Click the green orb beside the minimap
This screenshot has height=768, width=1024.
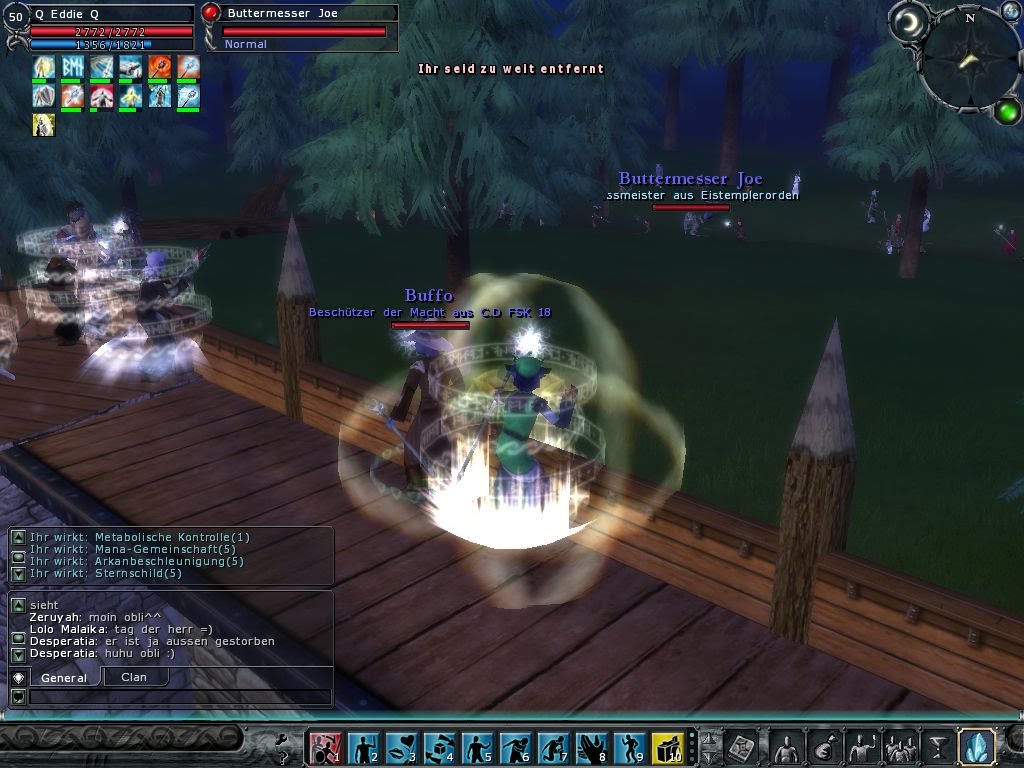(1007, 111)
